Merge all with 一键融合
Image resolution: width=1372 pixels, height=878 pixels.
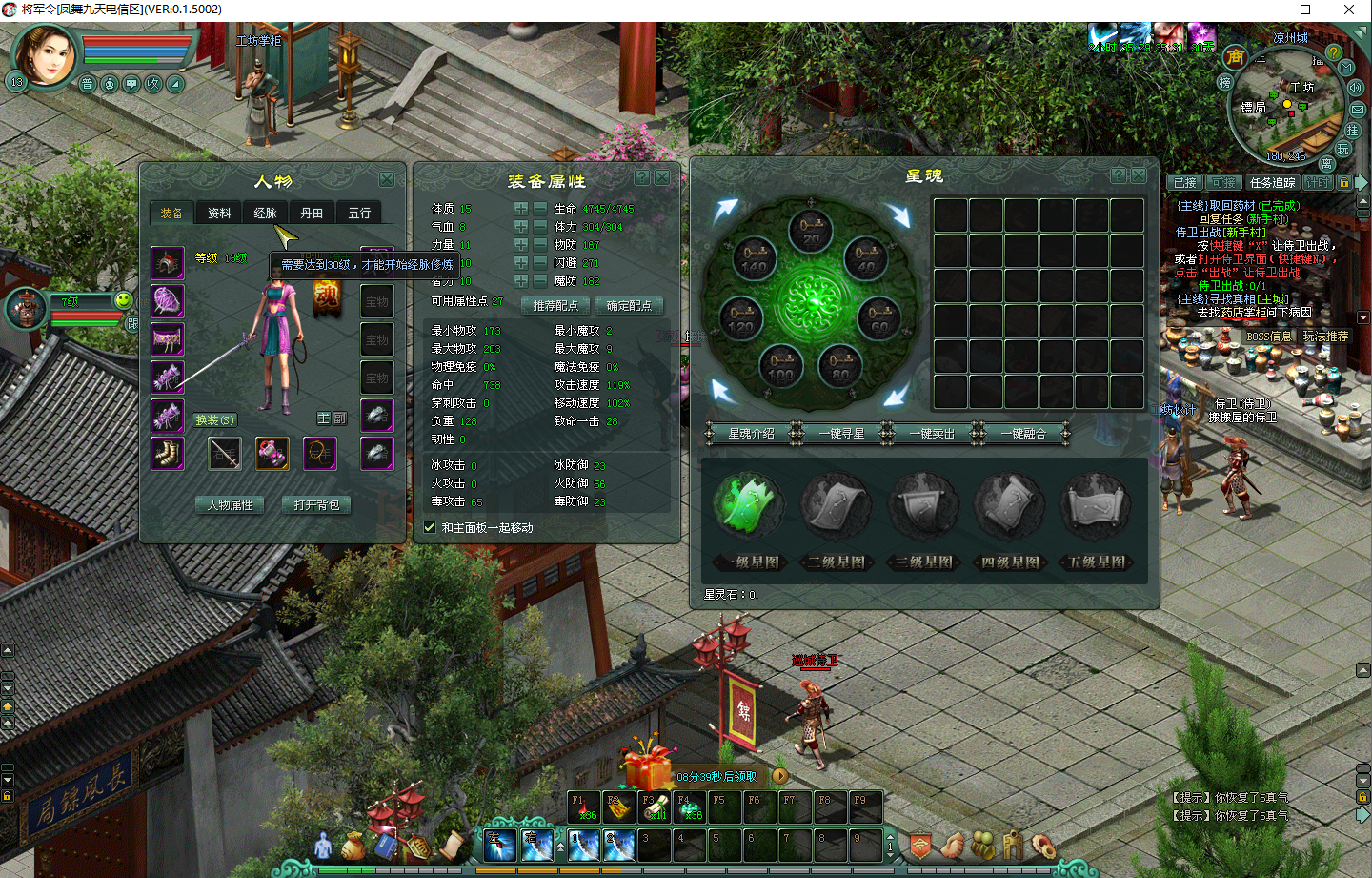(1022, 434)
